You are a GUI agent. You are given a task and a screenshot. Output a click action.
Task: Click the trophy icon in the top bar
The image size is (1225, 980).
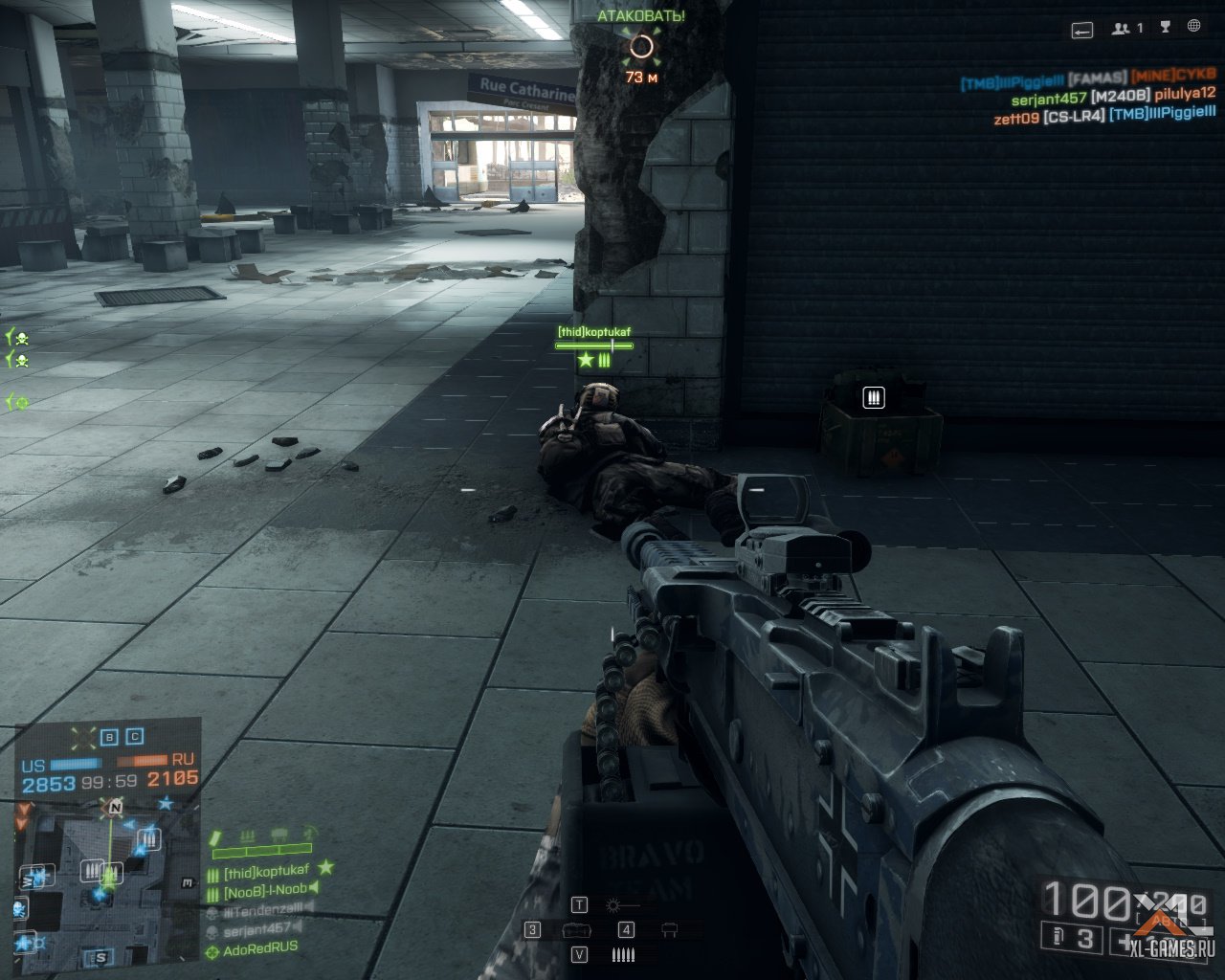[1165, 28]
